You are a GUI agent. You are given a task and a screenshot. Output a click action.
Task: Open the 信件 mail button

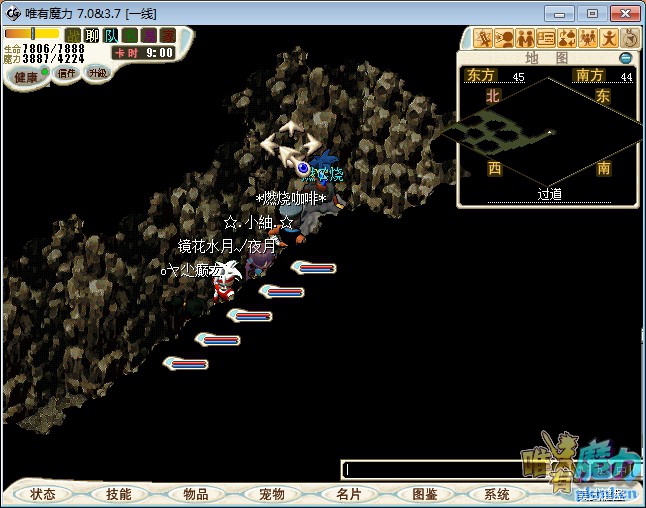click(x=67, y=73)
